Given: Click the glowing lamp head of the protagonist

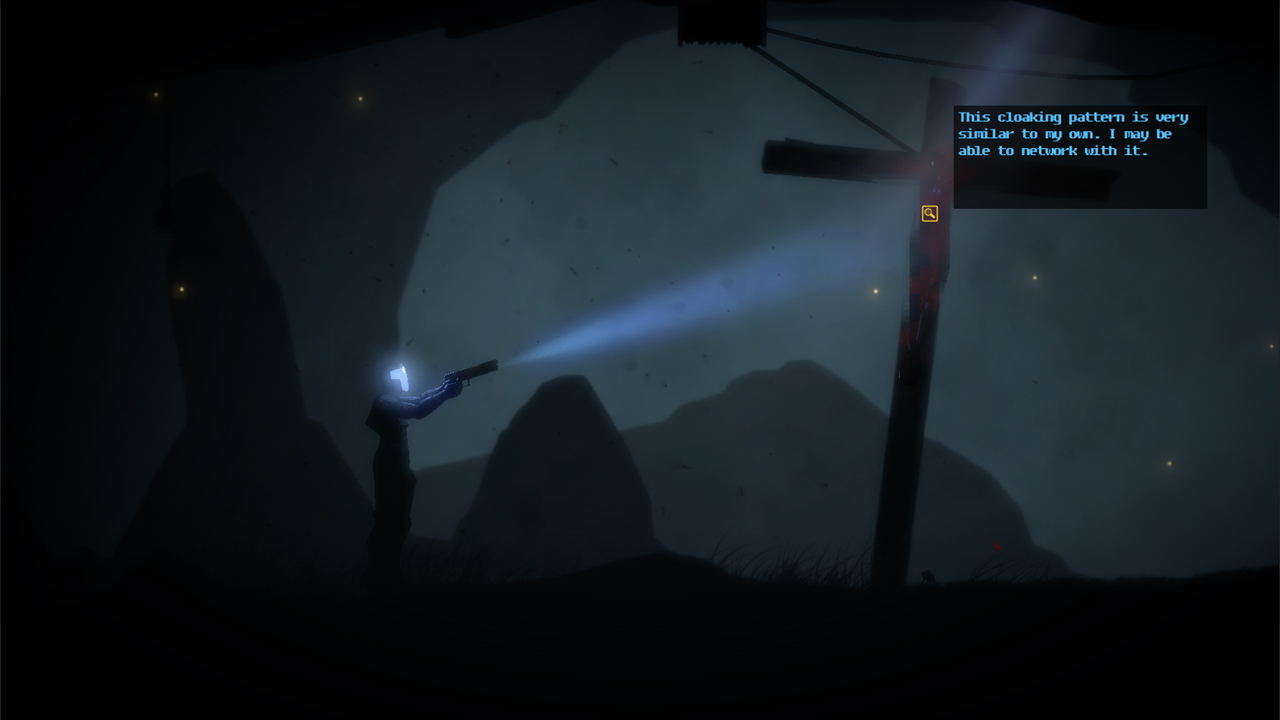Looking at the screenshot, I should (x=399, y=376).
